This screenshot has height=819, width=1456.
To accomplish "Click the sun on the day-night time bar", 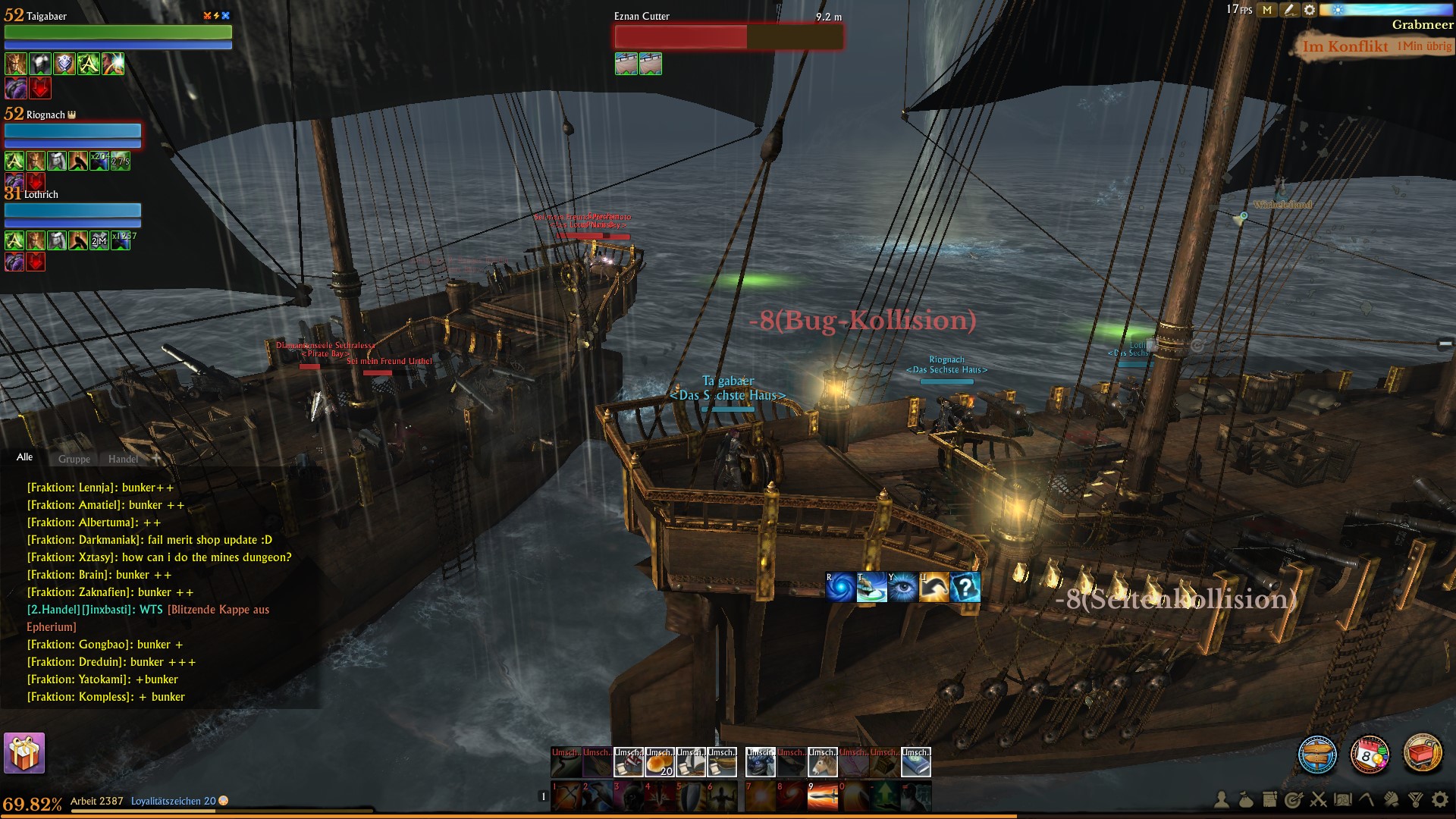I will point(1338,9).
